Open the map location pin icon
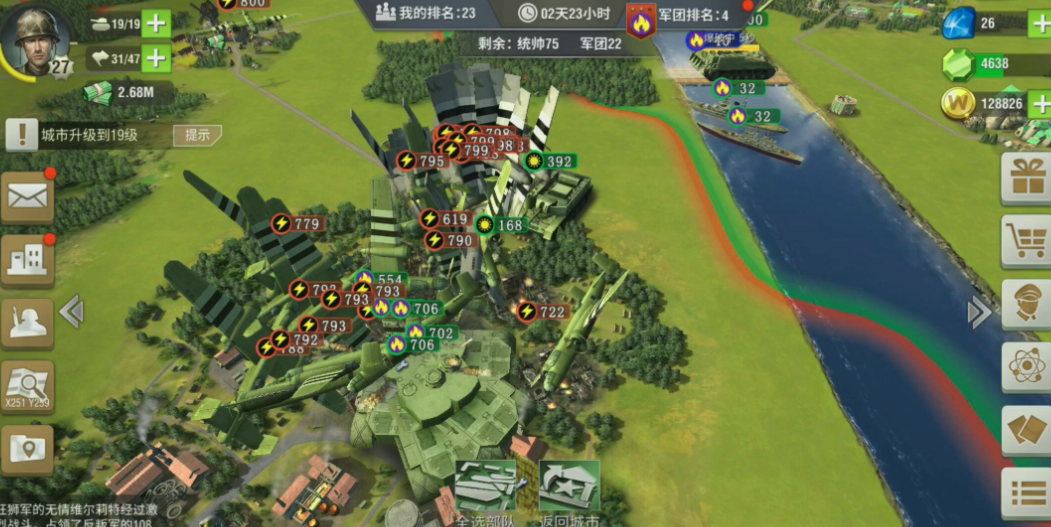The image size is (1051, 527). click(x=27, y=449)
